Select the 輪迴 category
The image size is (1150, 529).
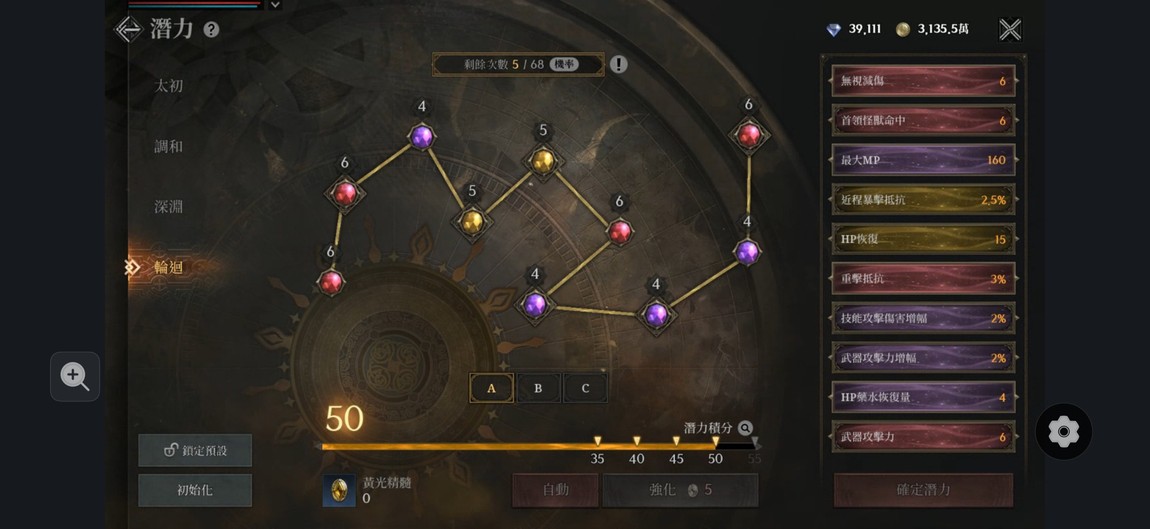169,267
